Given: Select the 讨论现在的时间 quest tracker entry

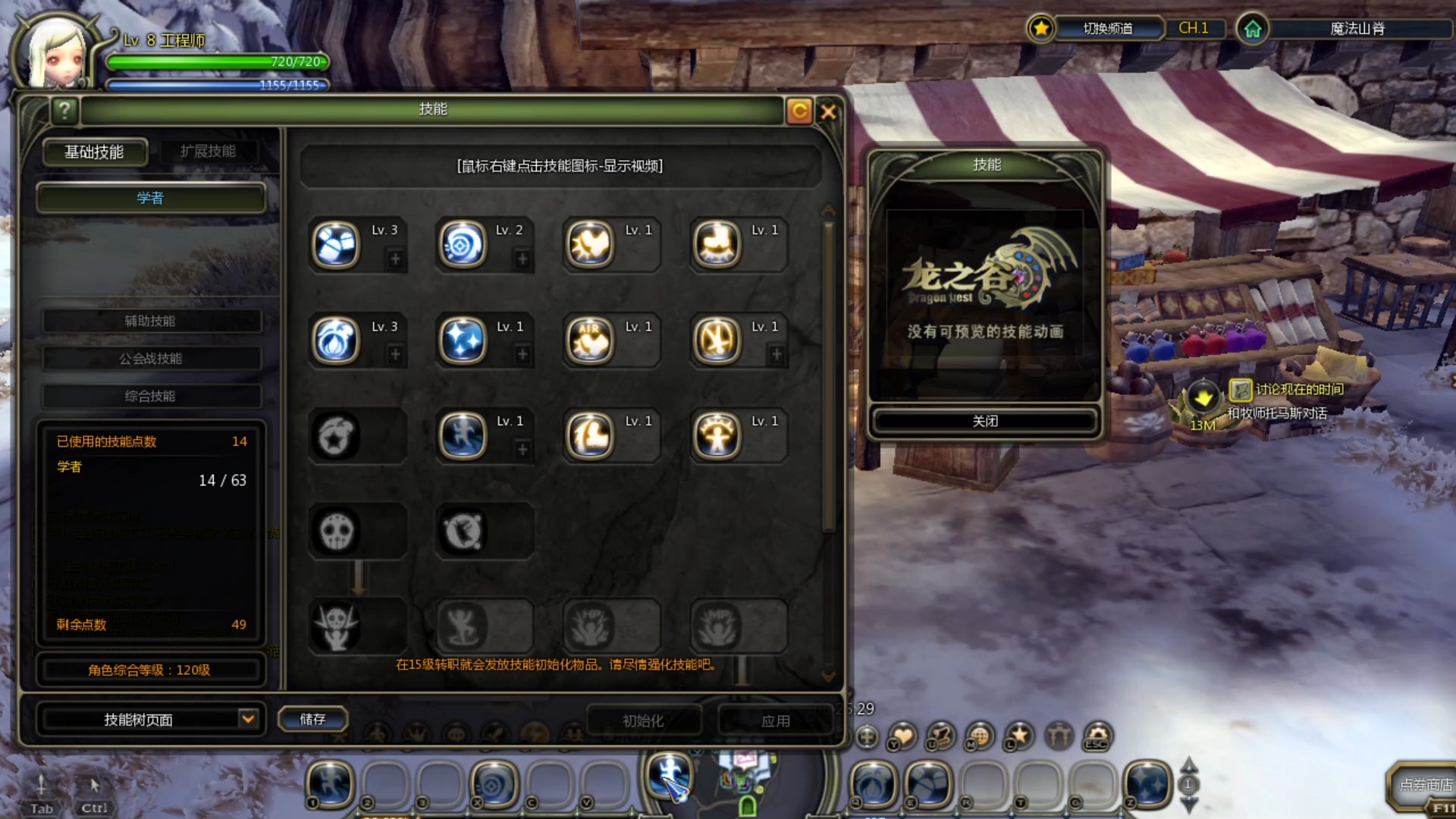Looking at the screenshot, I should (x=1298, y=390).
